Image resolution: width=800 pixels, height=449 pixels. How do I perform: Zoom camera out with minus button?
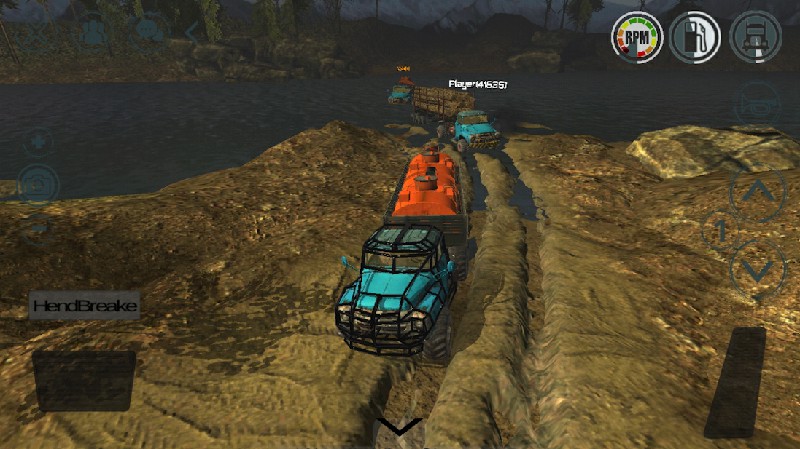pos(38,226)
